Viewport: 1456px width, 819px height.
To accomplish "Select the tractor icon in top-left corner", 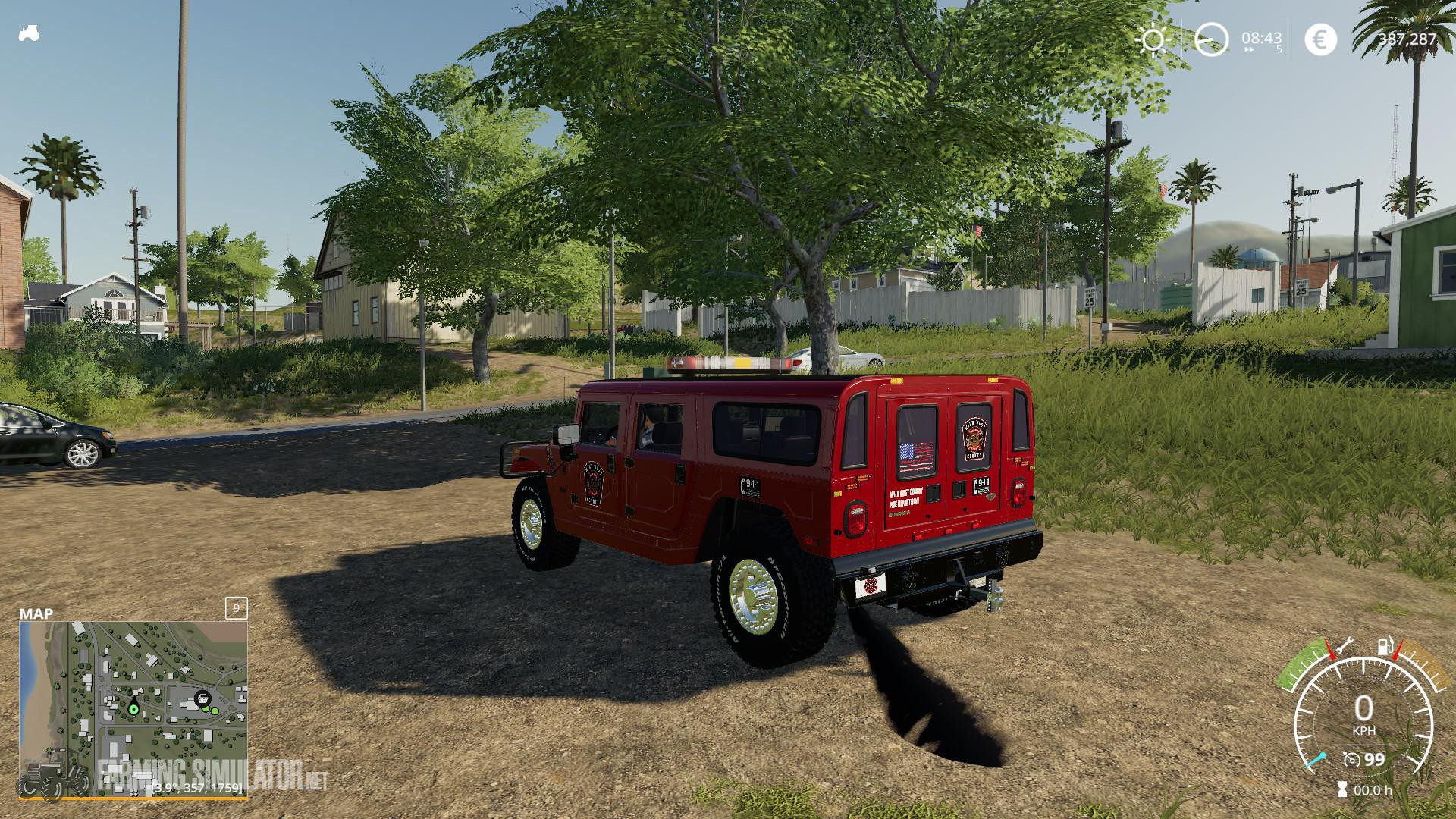I will 29,32.
